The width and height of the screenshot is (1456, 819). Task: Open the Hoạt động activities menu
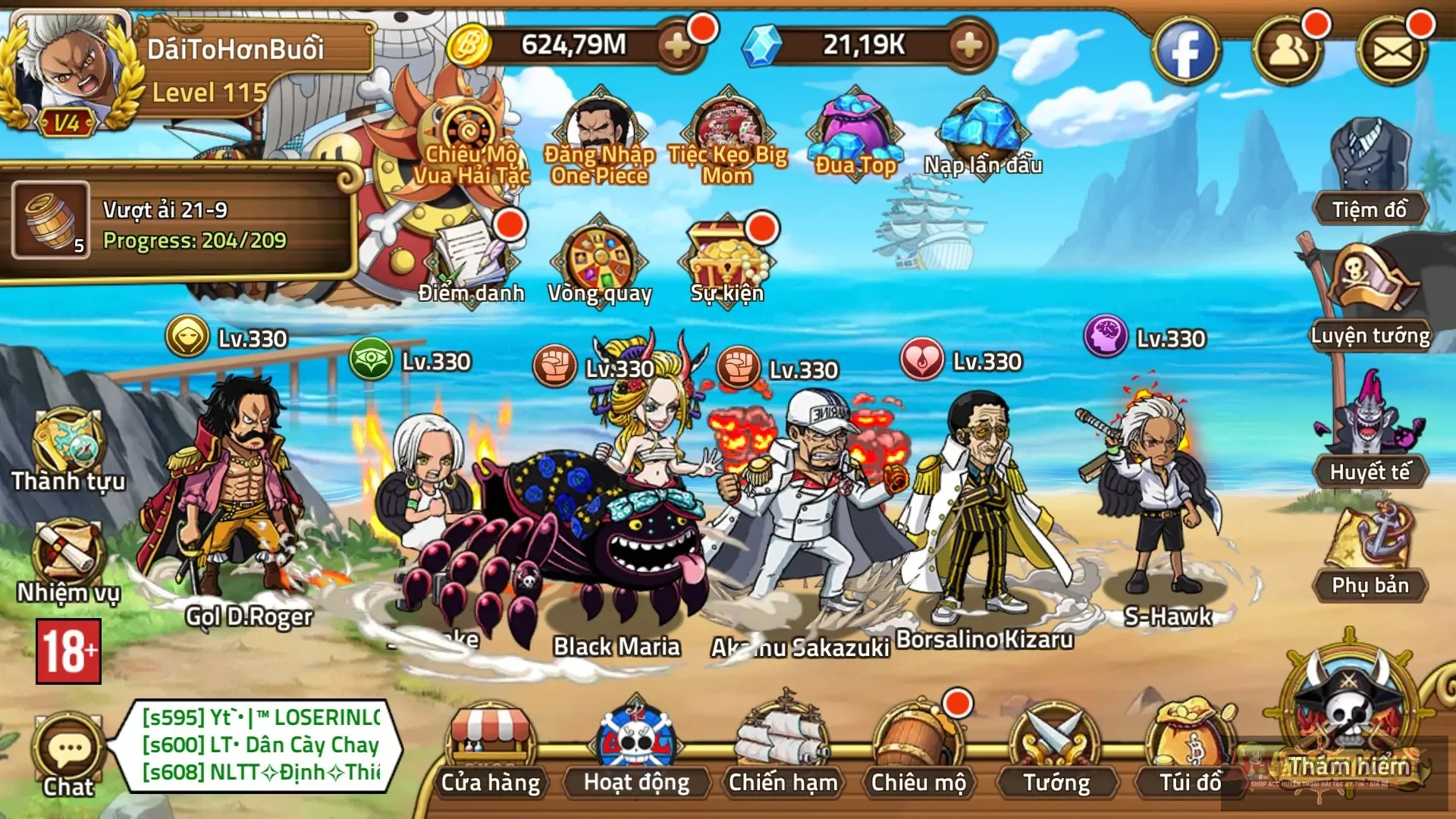(x=637, y=747)
